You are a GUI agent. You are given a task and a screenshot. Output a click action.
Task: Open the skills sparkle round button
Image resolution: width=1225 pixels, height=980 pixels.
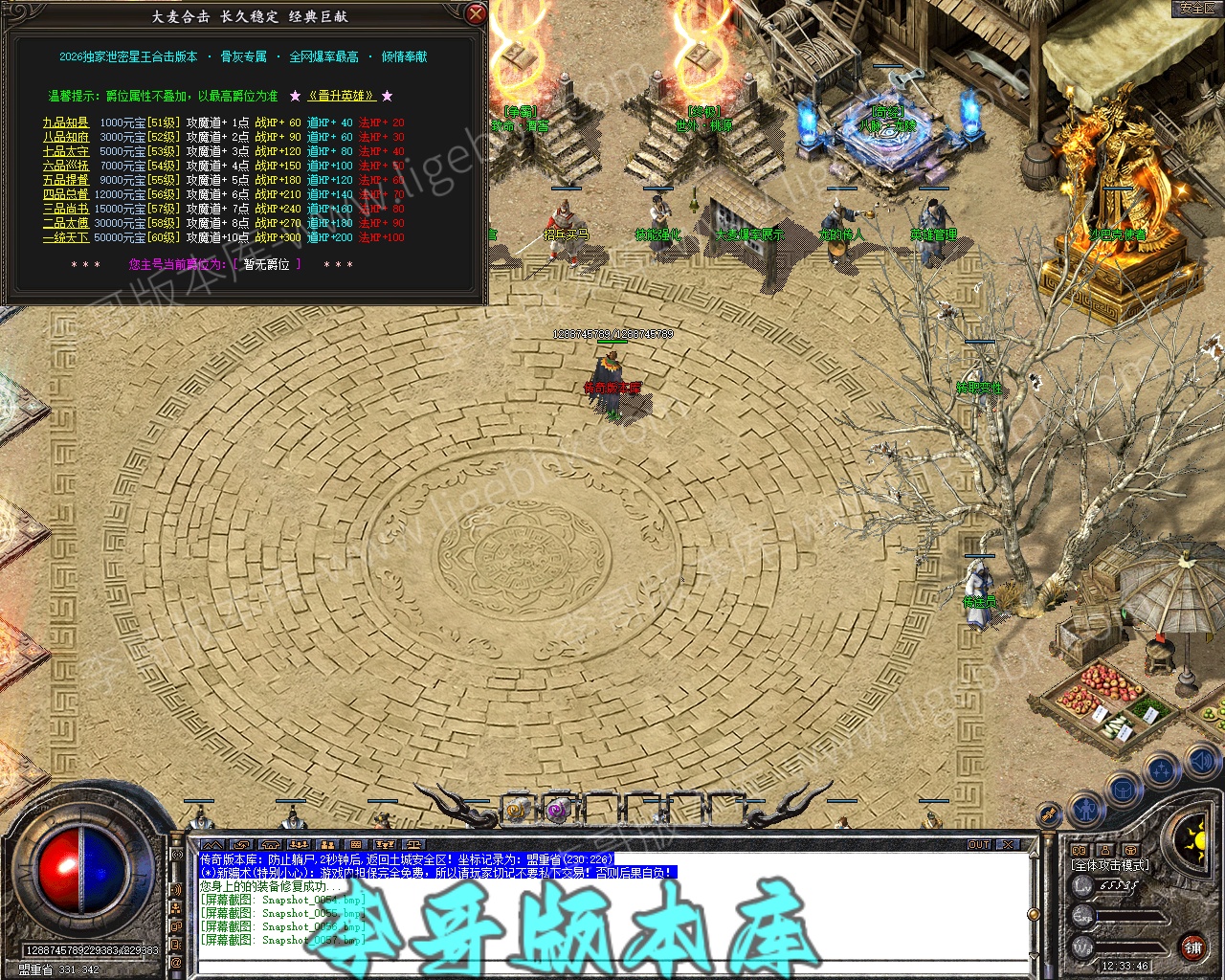tap(1162, 768)
